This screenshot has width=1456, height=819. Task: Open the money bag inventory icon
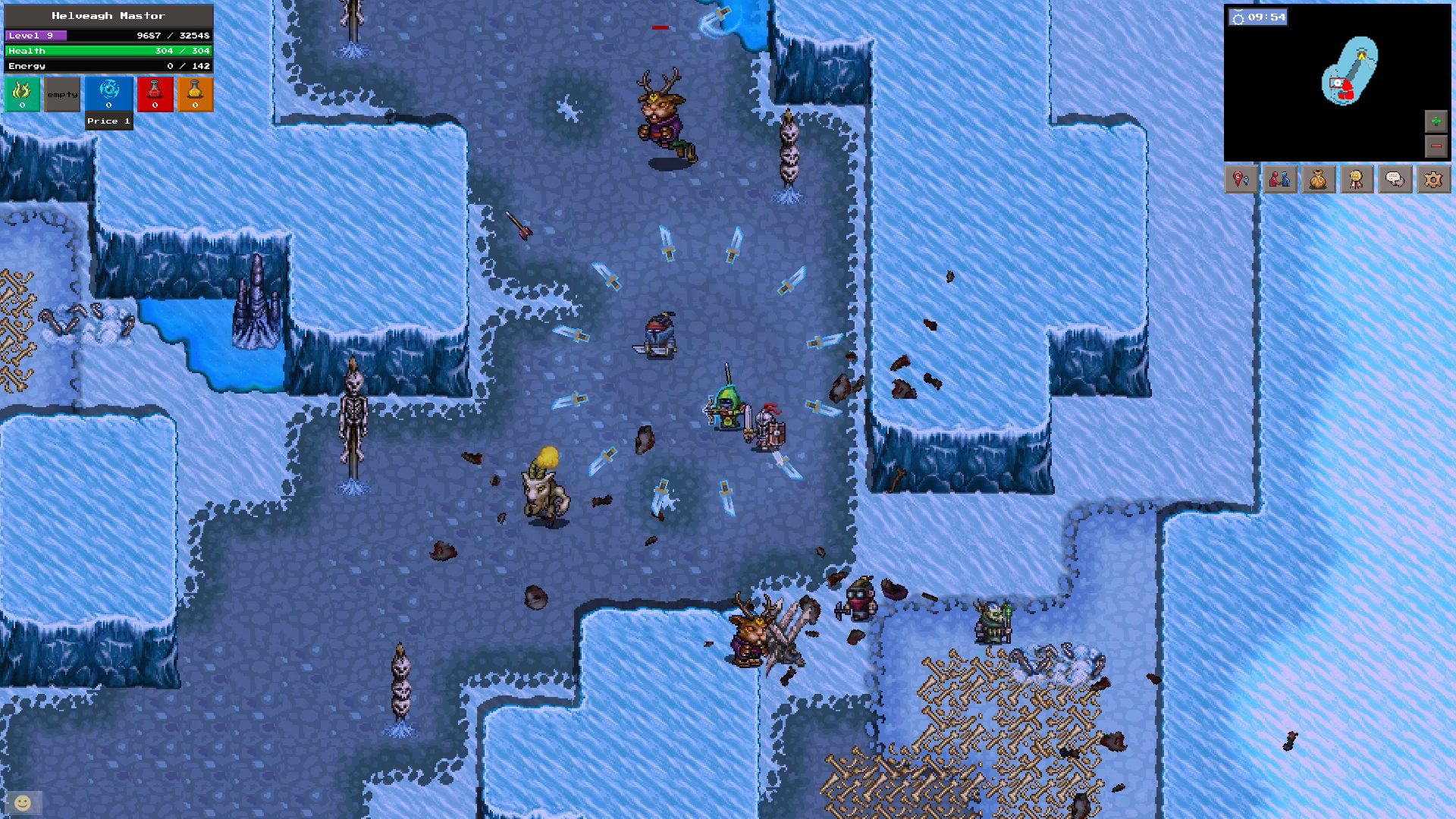pos(1319,179)
